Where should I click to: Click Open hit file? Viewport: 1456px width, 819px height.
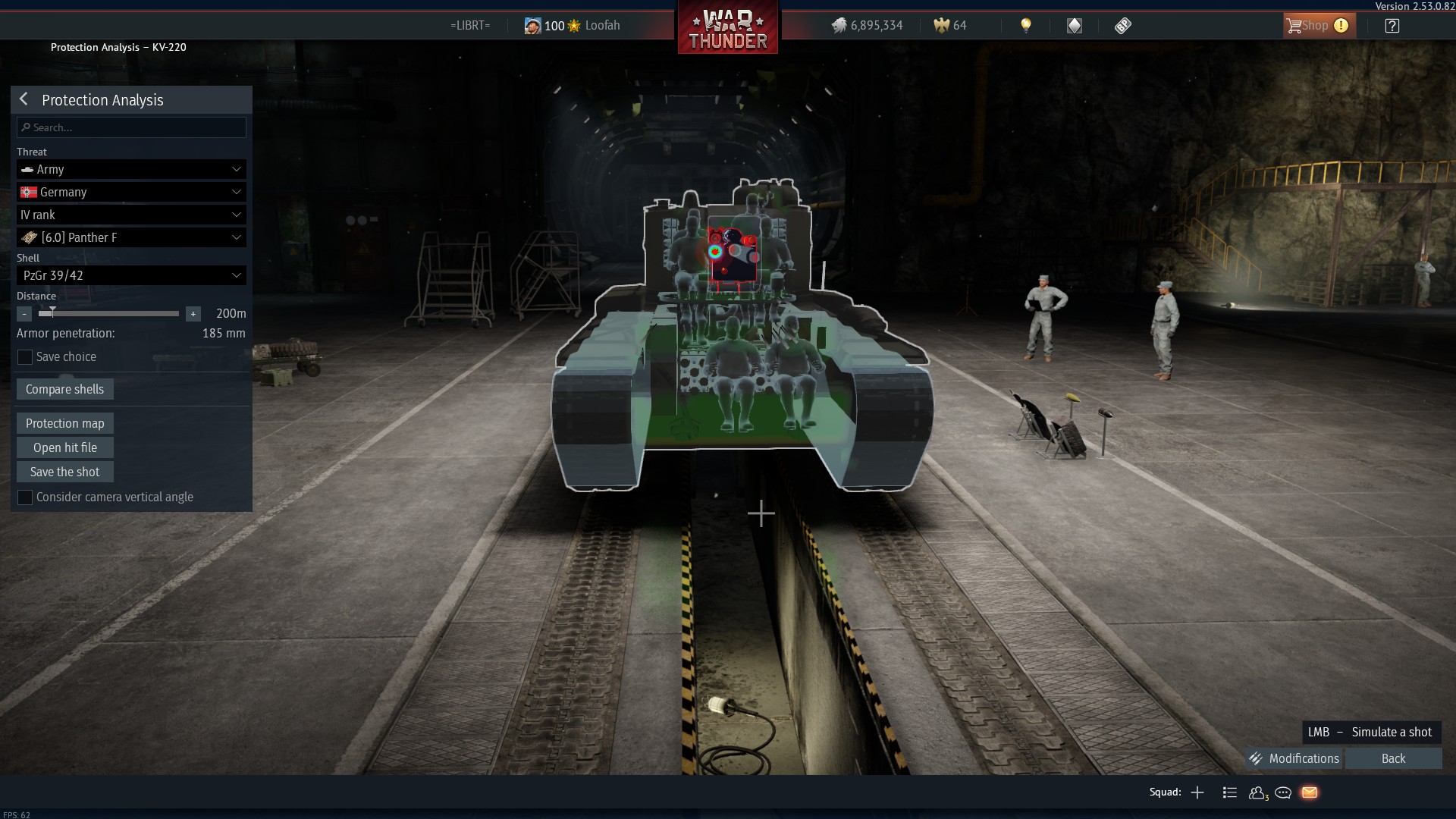click(x=65, y=447)
